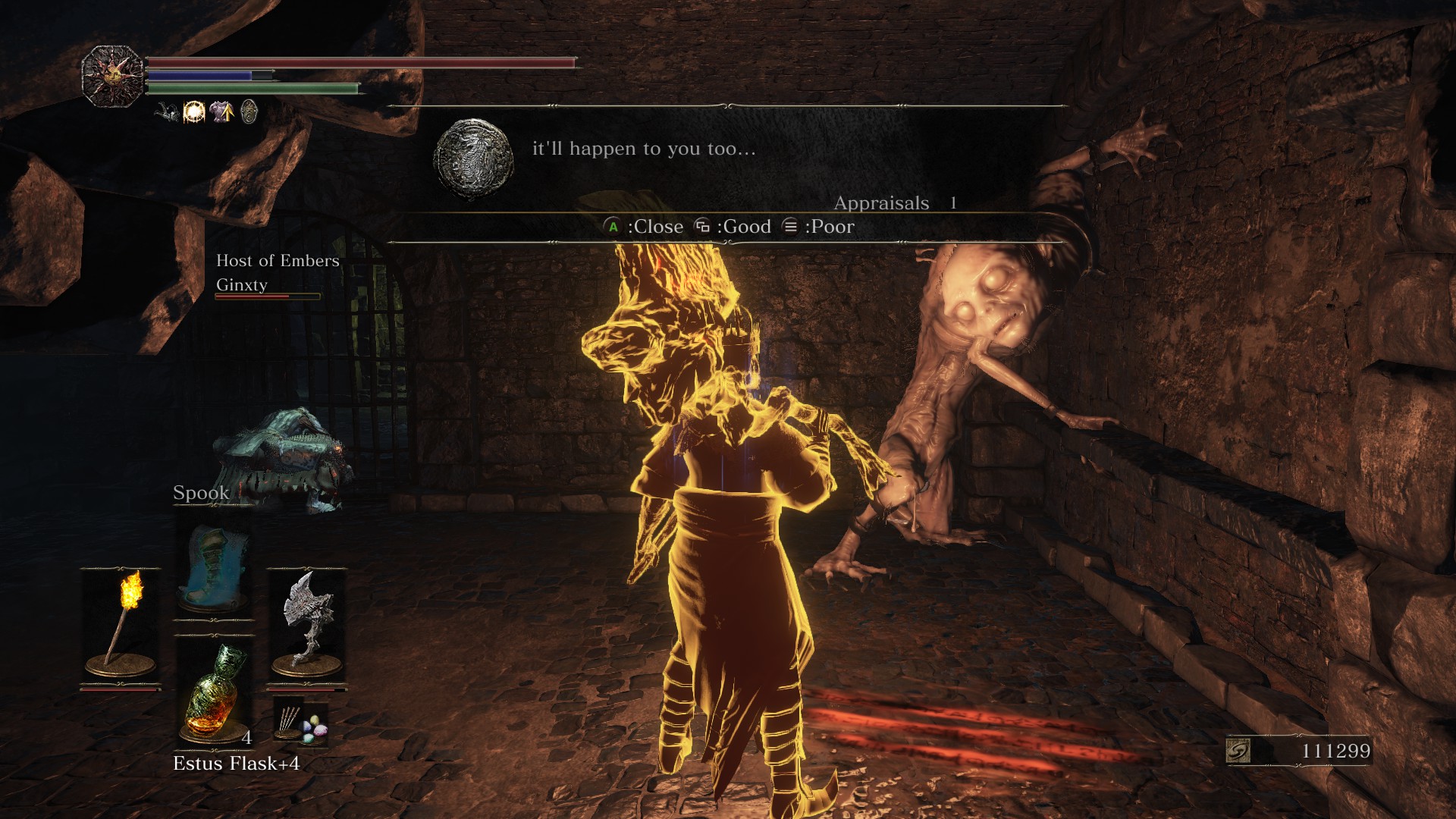Click the glowing sun status effect icon

[x=194, y=112]
